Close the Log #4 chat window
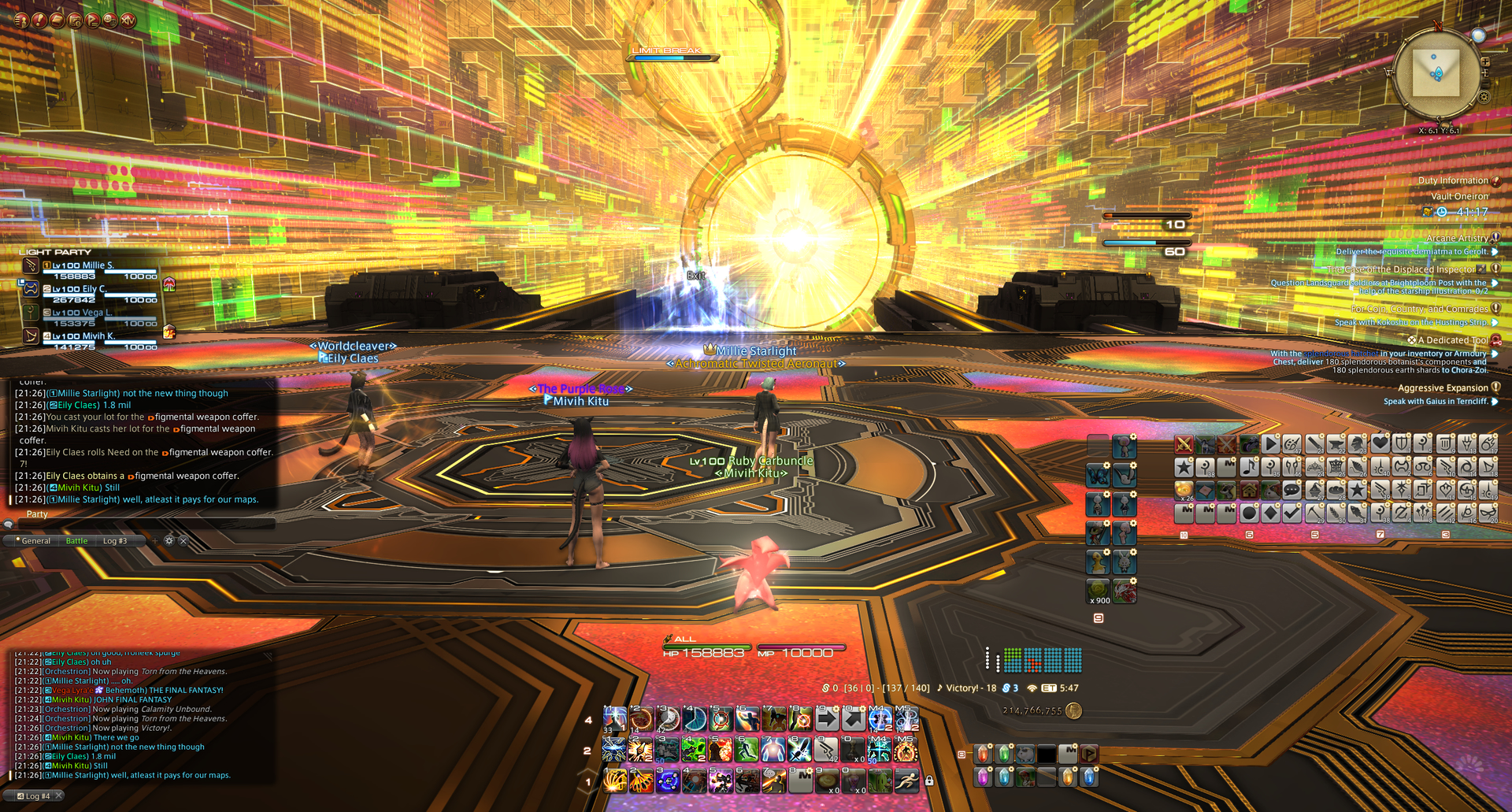This screenshot has width=1512, height=812. click(x=59, y=796)
